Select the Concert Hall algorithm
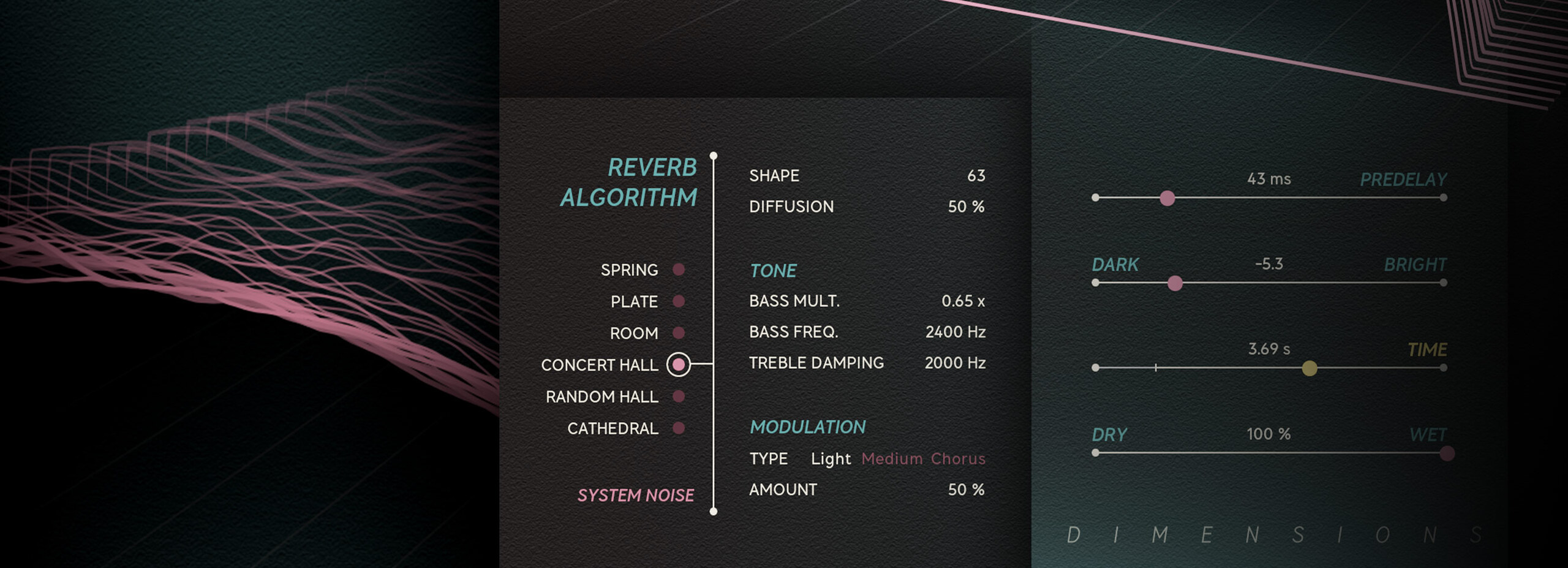Viewport: 1568px width, 568px height. click(x=678, y=365)
